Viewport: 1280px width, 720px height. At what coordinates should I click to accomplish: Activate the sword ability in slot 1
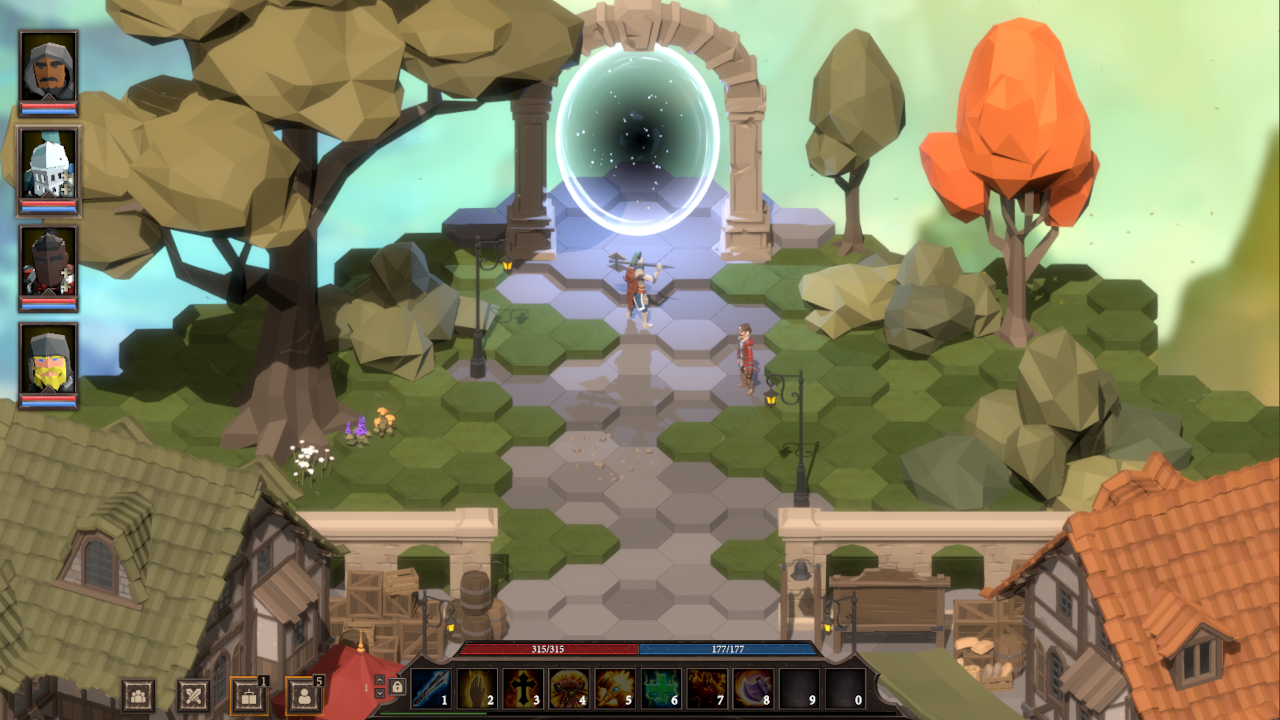[431, 688]
